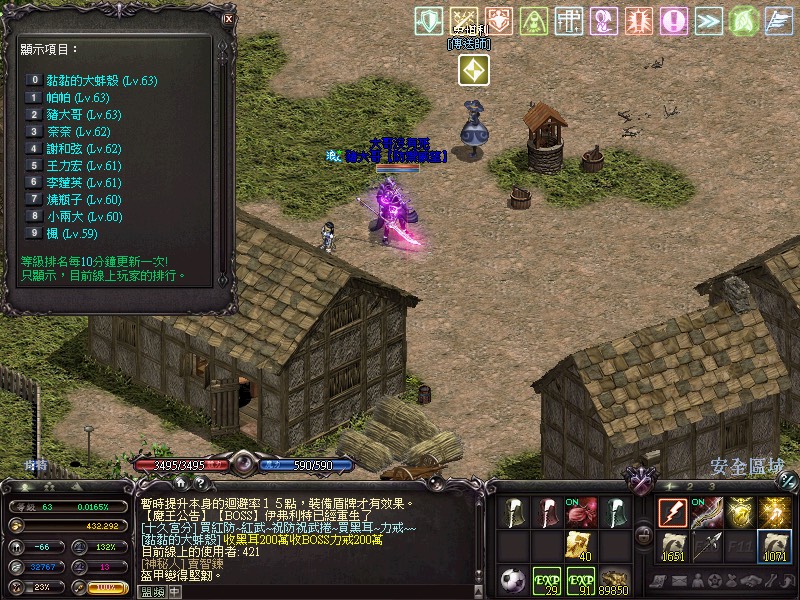Select 小雨大 row in the ranking list
The height and width of the screenshot is (600, 800).
click(85, 216)
